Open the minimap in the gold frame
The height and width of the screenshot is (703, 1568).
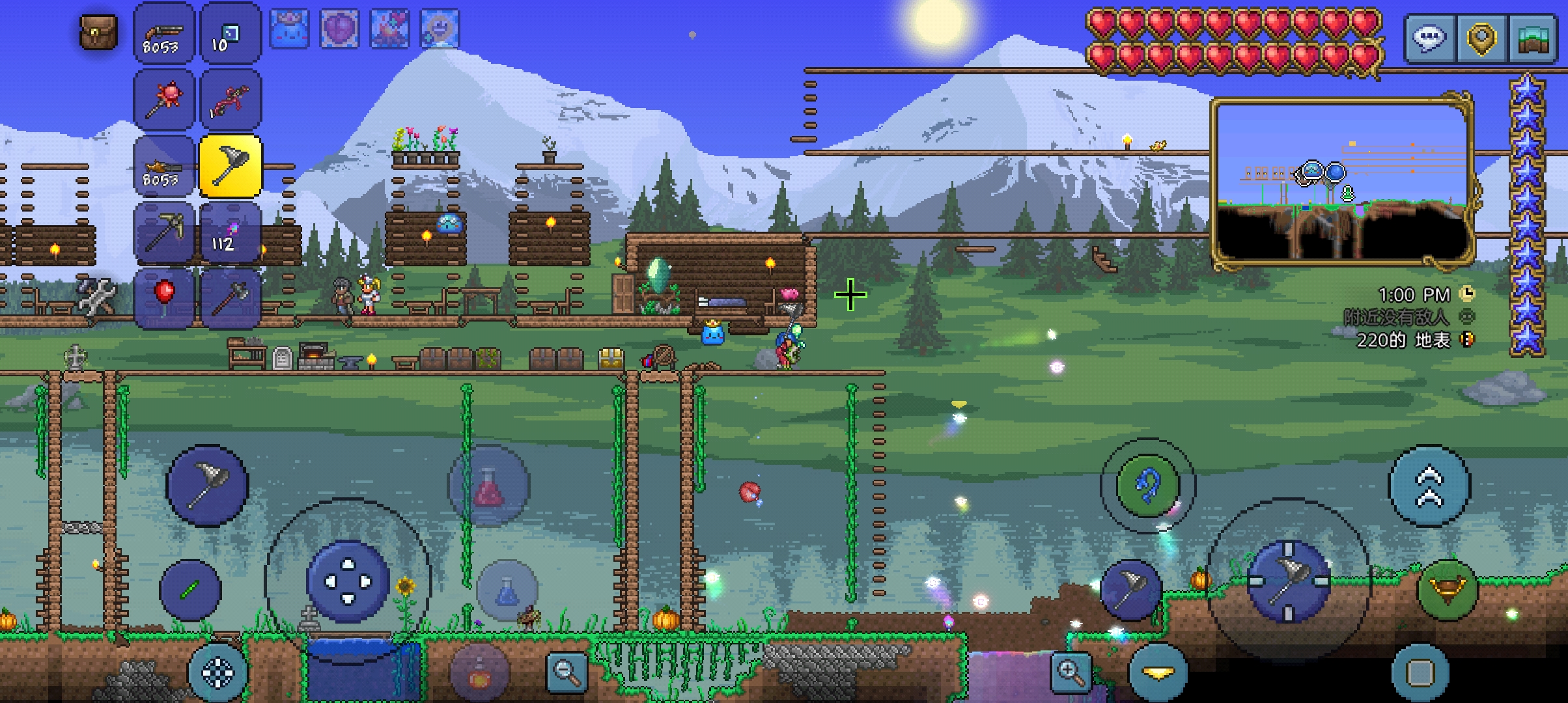coord(1341,184)
